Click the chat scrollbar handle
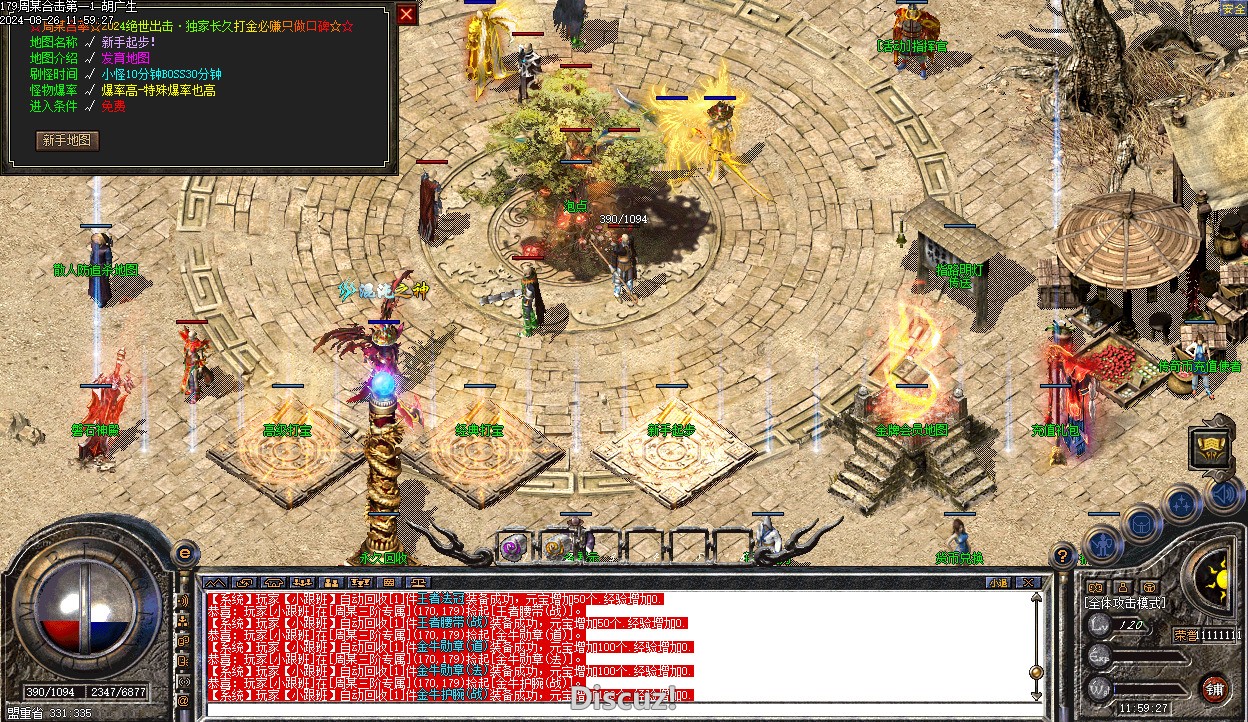The height and width of the screenshot is (722, 1248). point(1036,672)
